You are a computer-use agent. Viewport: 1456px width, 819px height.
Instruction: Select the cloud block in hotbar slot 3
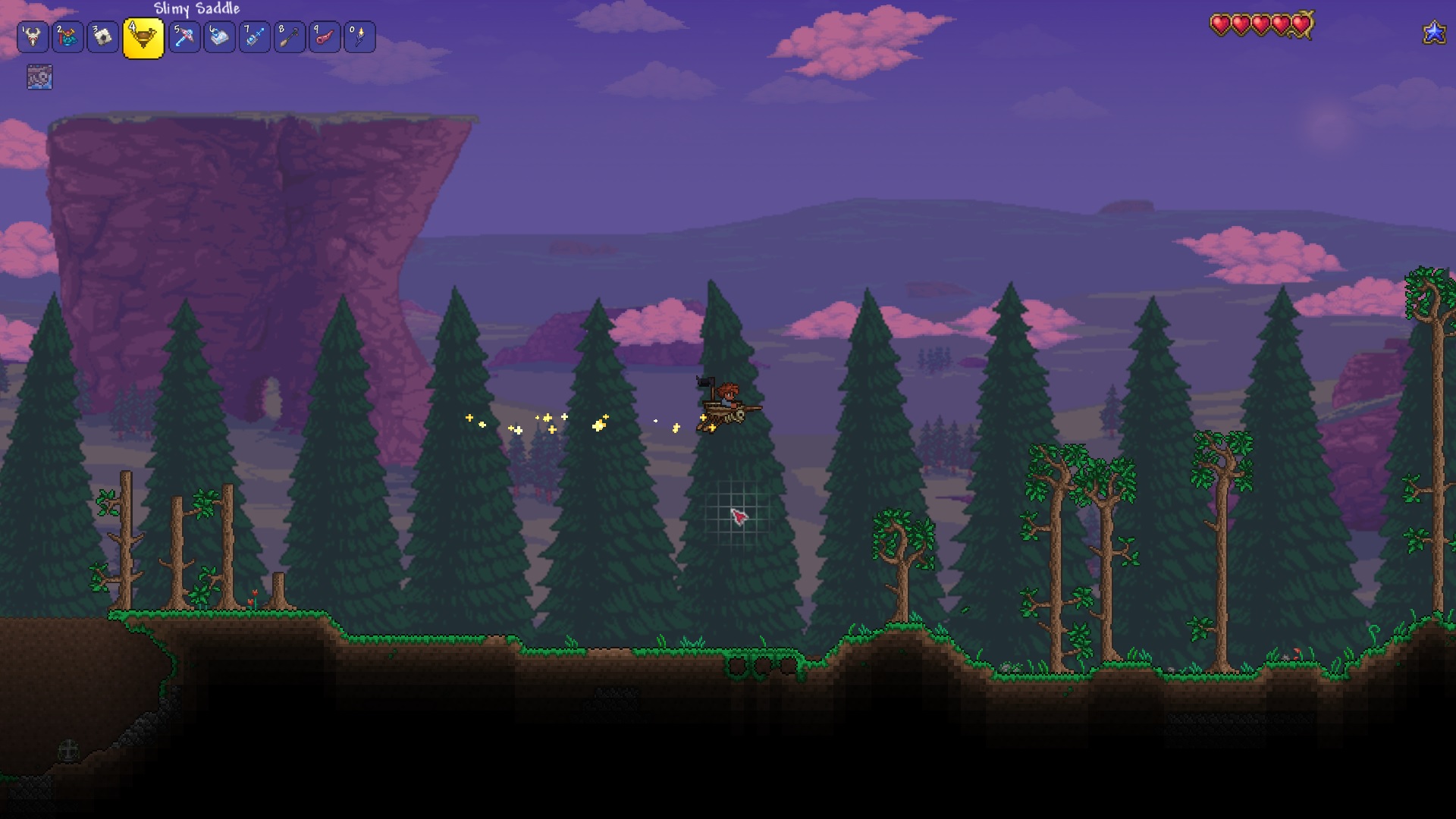point(104,36)
